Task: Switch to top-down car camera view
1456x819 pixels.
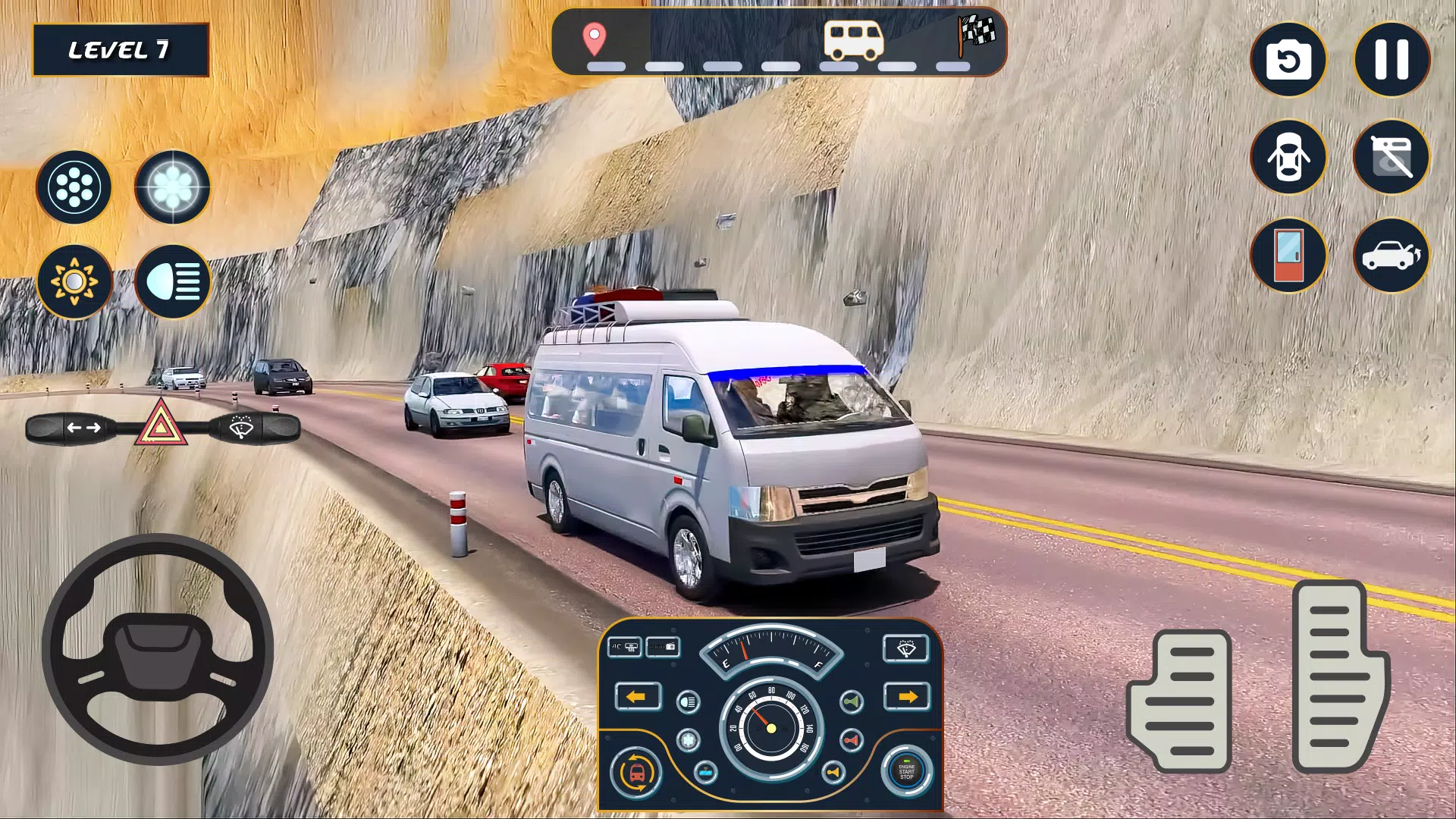Action: tap(1289, 158)
